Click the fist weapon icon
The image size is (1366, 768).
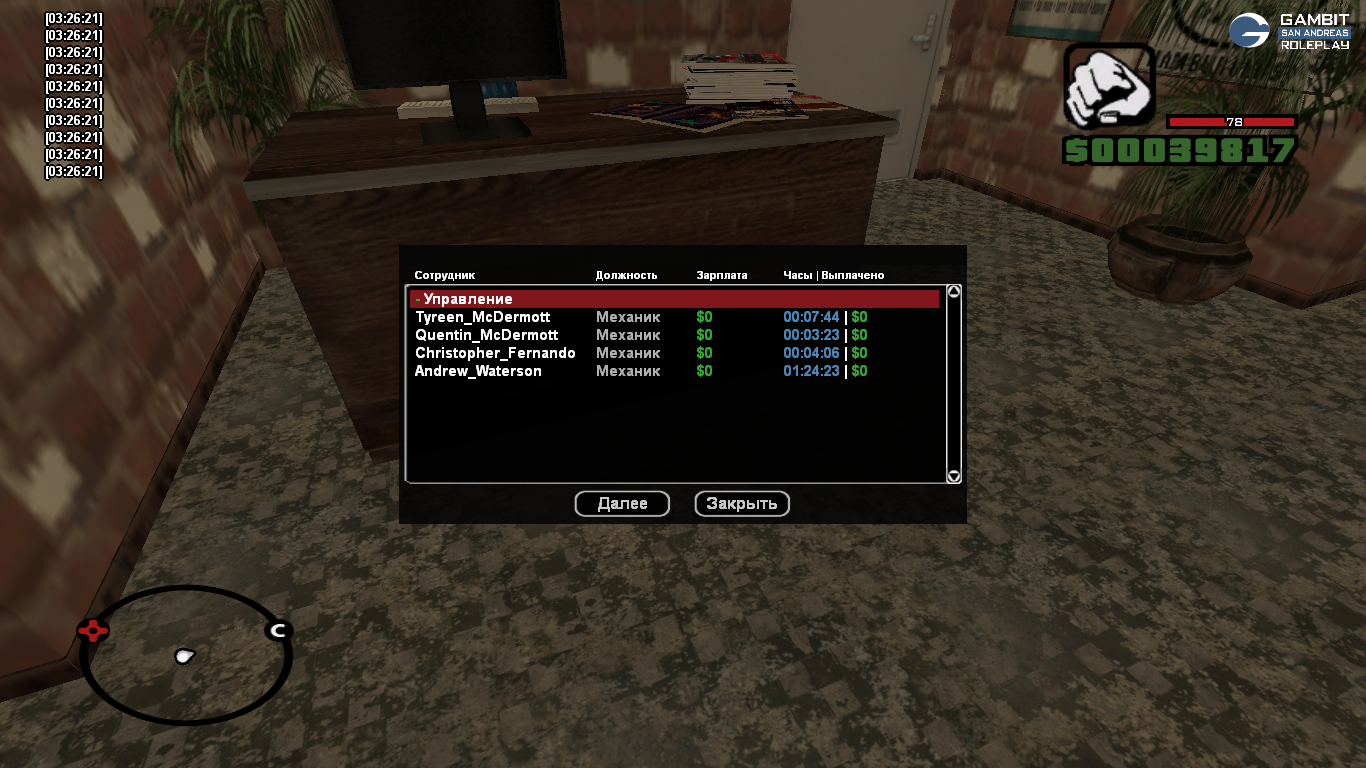click(1108, 86)
